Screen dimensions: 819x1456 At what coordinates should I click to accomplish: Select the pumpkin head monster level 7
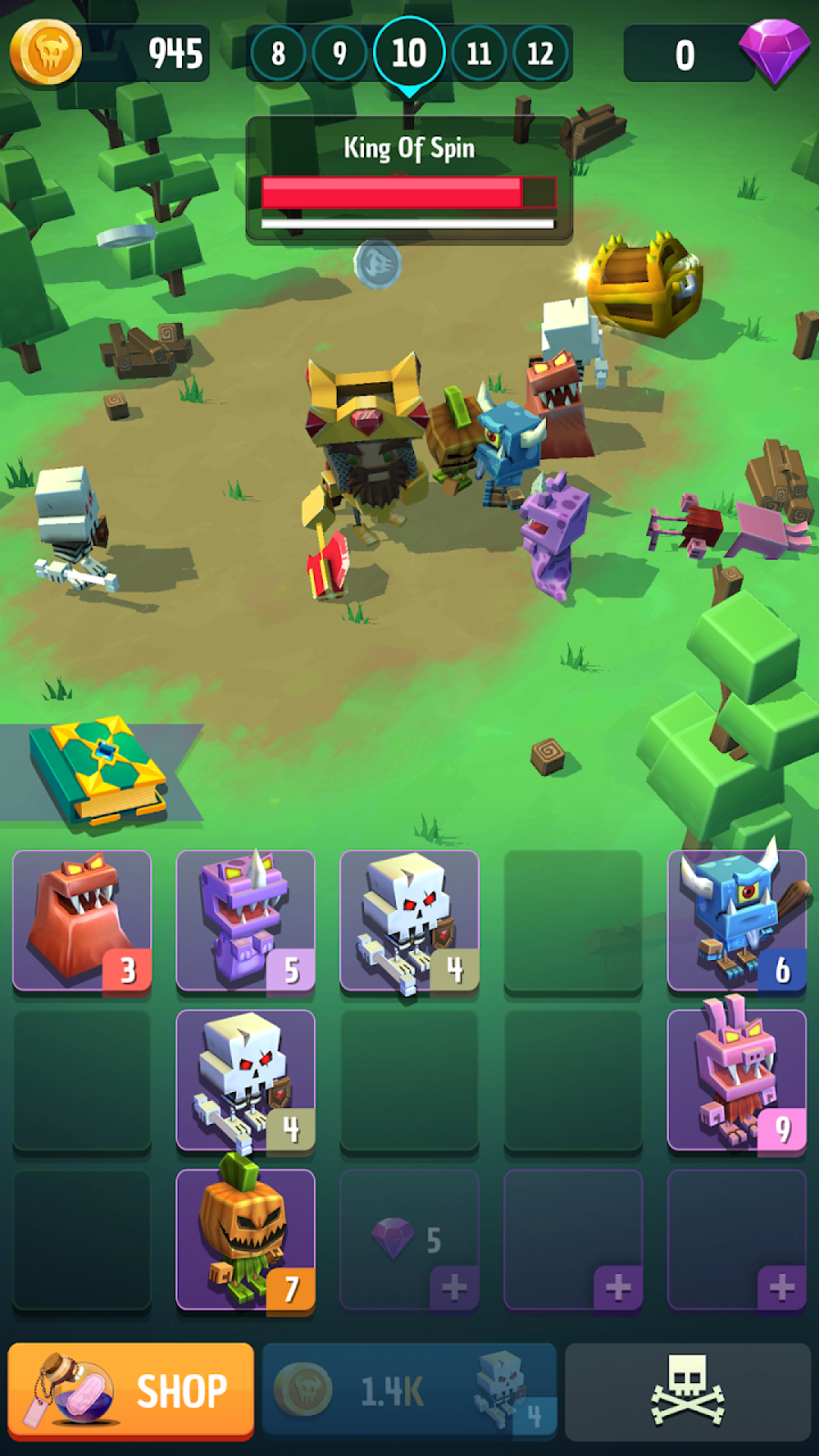(245, 1238)
